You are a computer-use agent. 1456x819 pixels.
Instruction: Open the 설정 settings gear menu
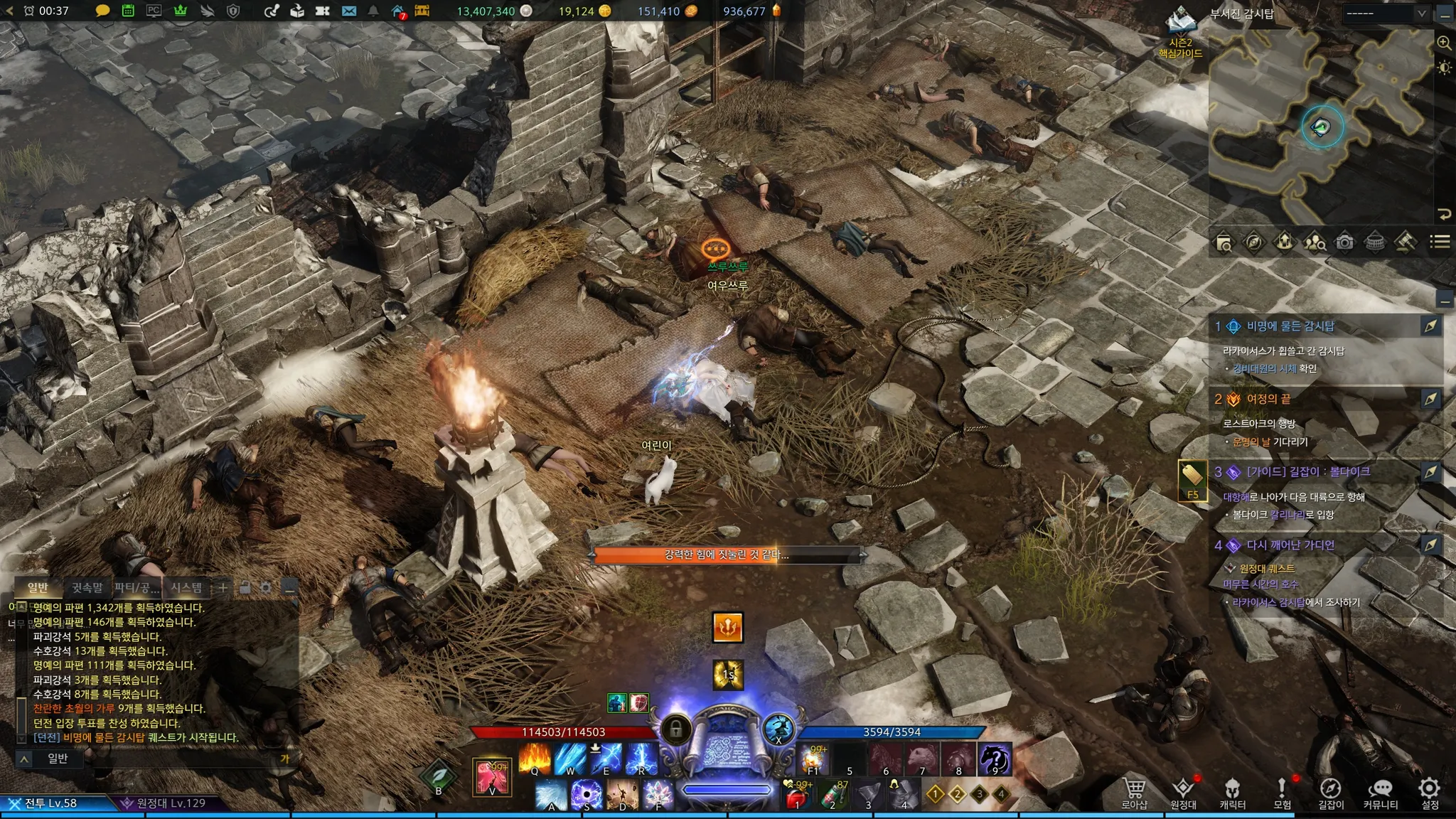point(1429,793)
